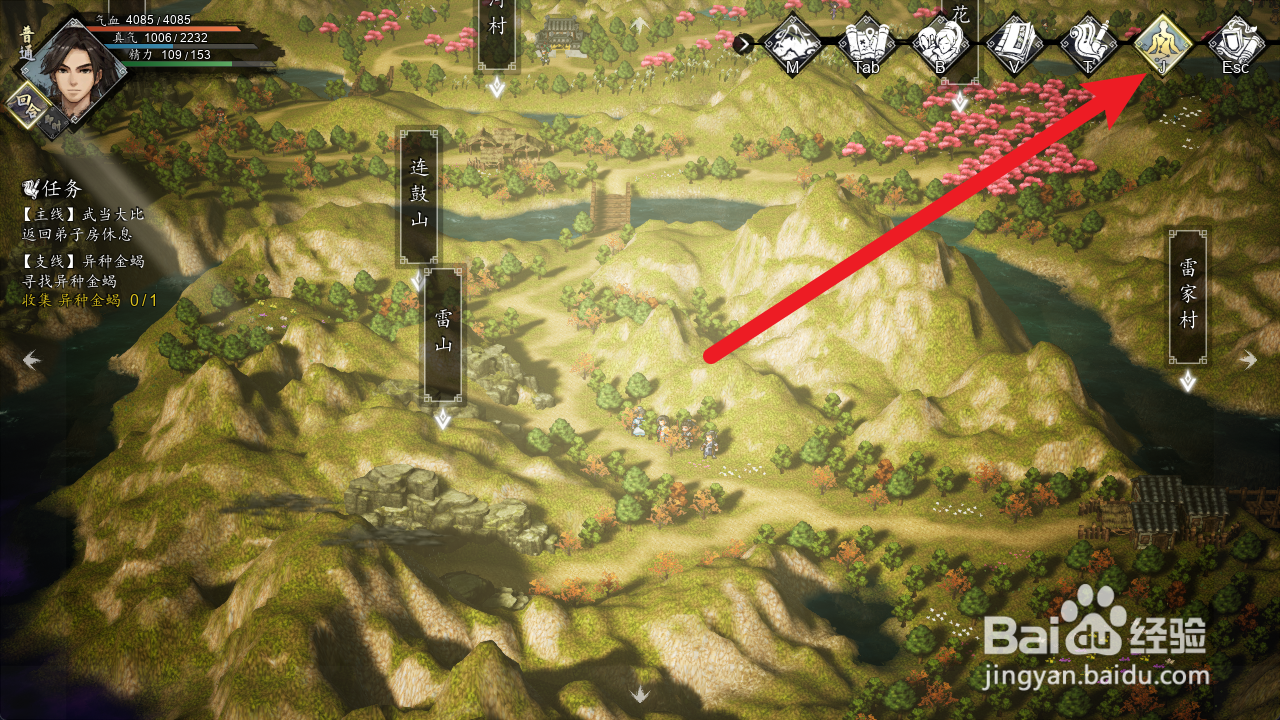Screen dimensions: 1280x720
Task: Travel to the 连鼓山 location marker
Action: coord(419,195)
